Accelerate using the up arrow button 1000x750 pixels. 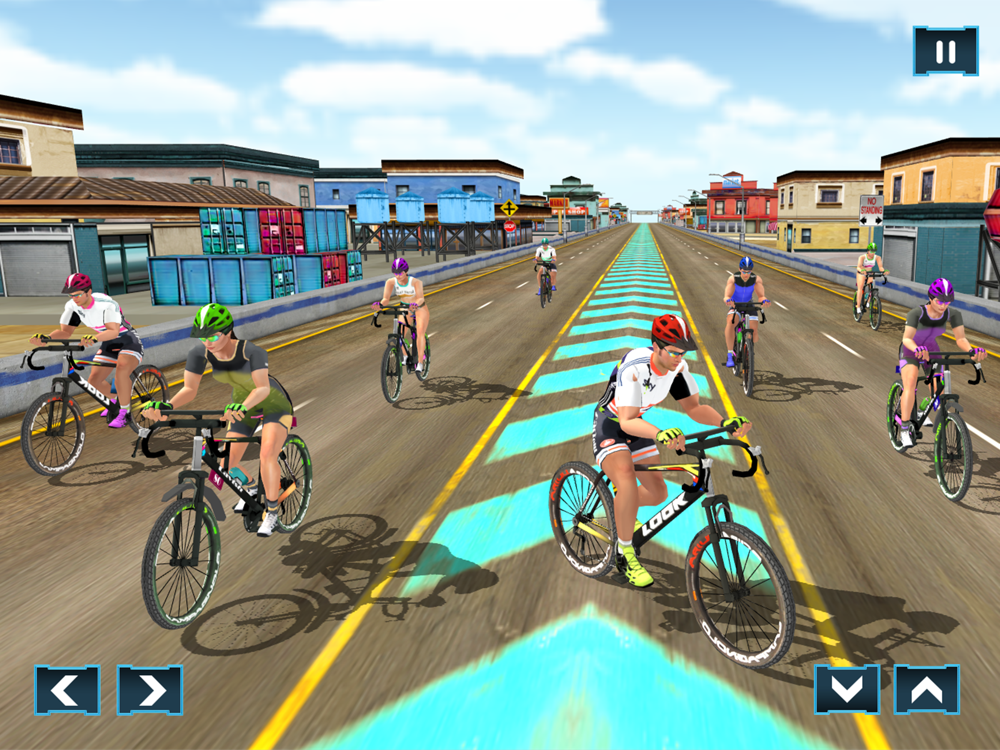[926, 689]
